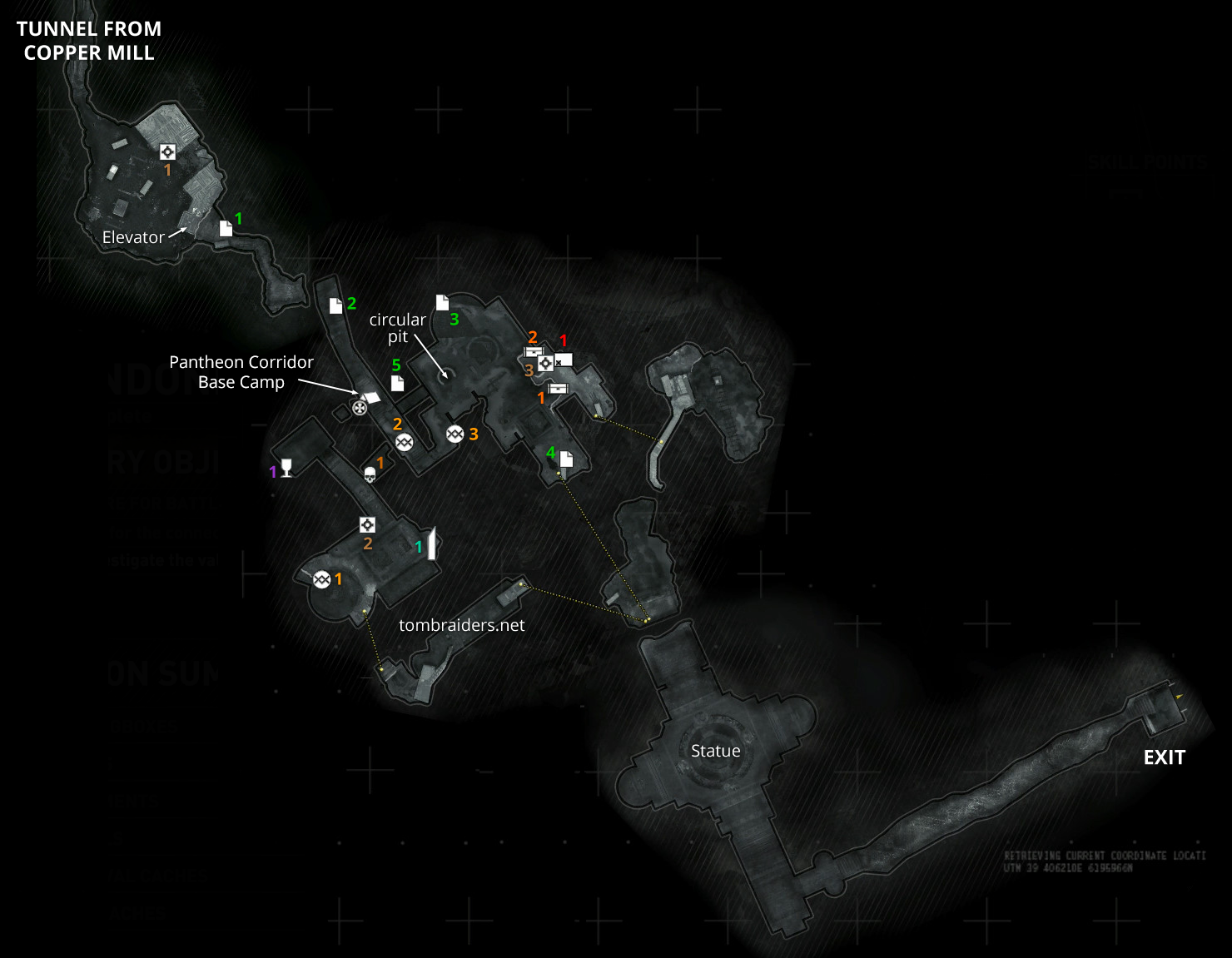
Task: Choose zigzag cache marker with orange number 1
Action: [x=322, y=579]
